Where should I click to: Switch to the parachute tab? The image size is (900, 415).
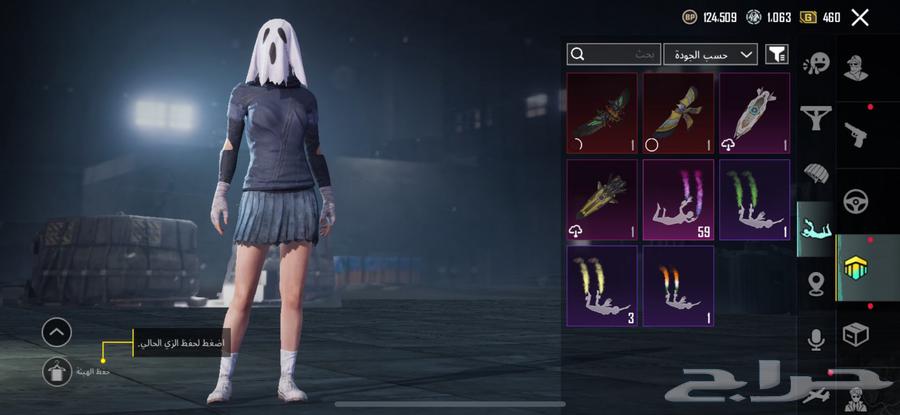coord(816,174)
